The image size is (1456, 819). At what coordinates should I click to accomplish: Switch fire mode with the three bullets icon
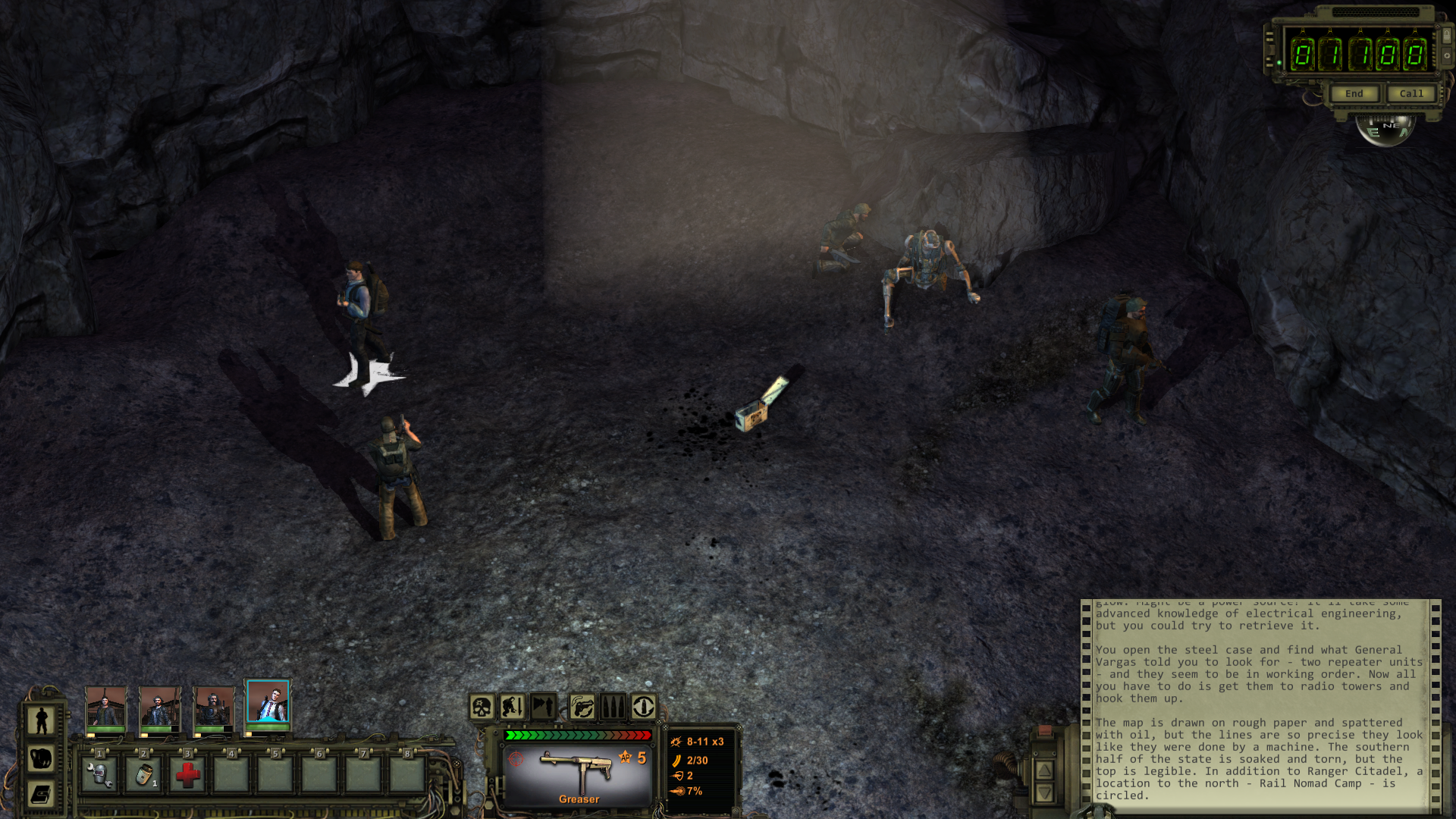pyautogui.click(x=613, y=708)
